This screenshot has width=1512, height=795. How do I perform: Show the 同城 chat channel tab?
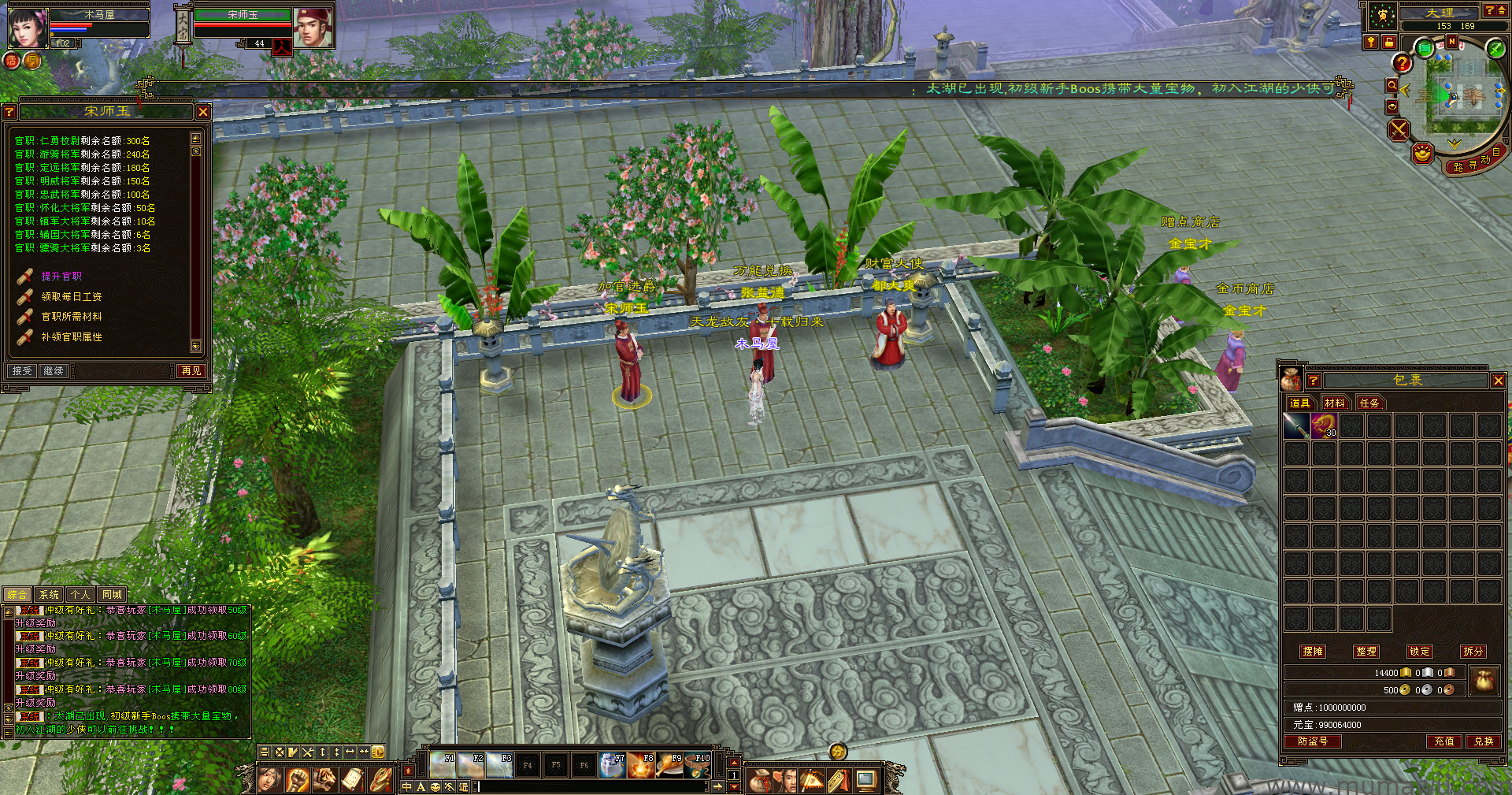[112, 595]
